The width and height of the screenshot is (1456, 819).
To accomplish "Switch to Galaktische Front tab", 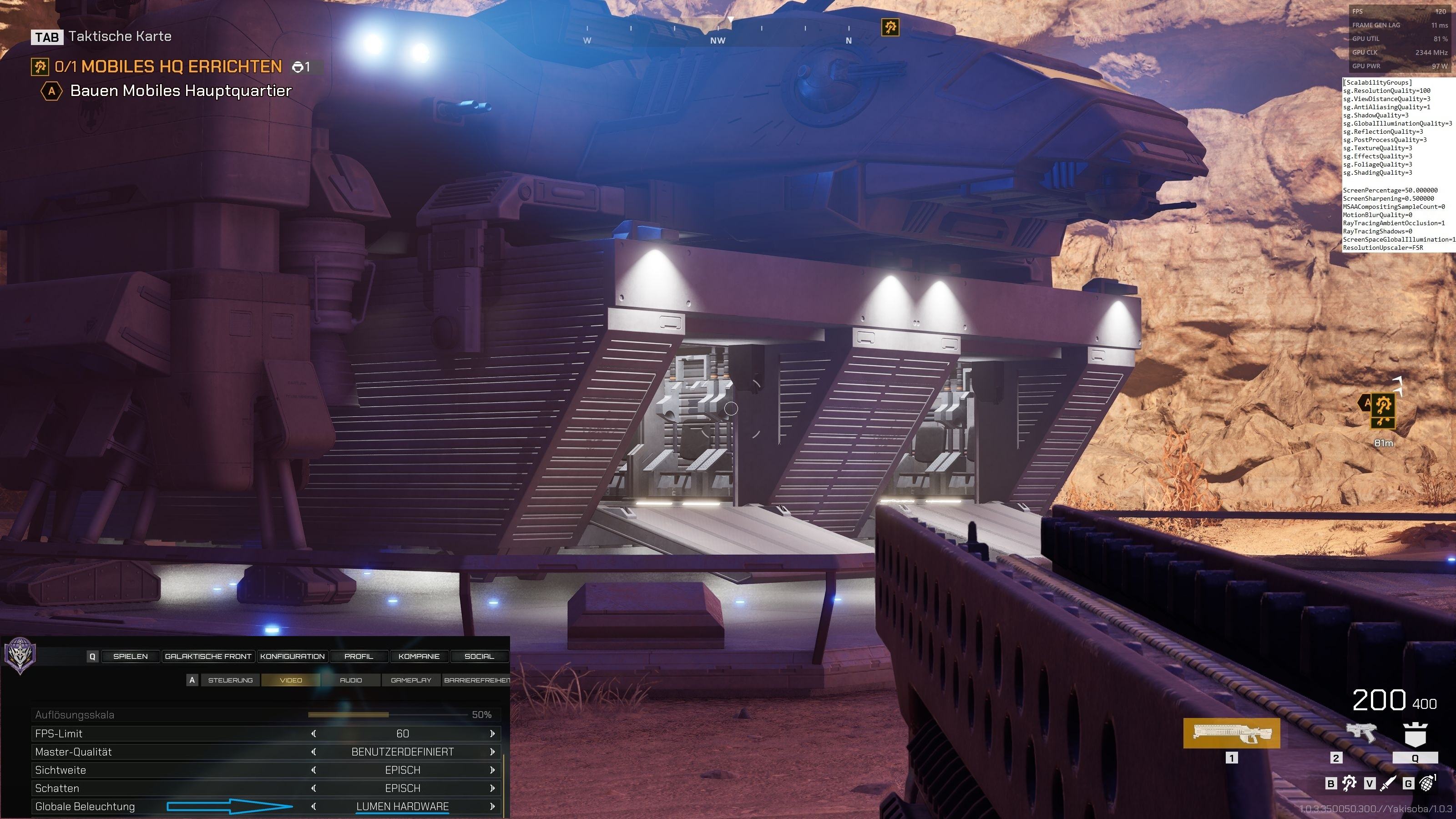I will click(208, 656).
